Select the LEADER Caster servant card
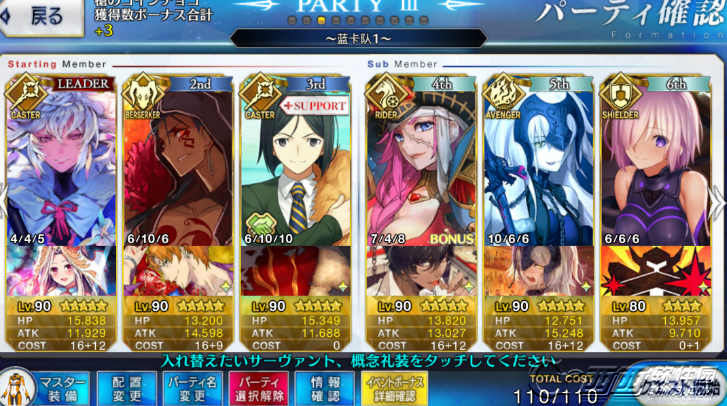The height and width of the screenshot is (406, 727). [x=59, y=165]
